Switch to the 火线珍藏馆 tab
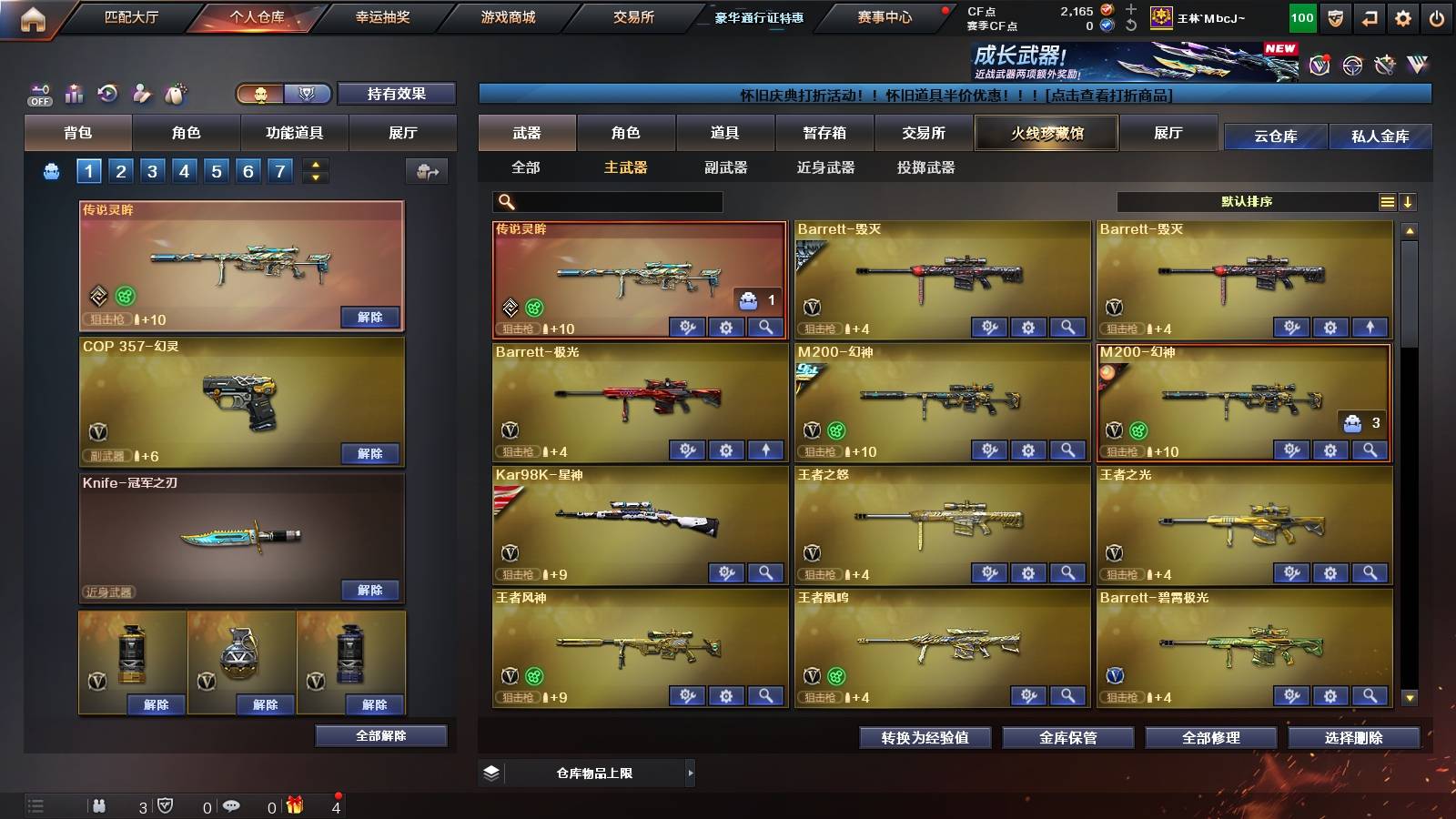This screenshot has height=819, width=1456. coord(1046,133)
